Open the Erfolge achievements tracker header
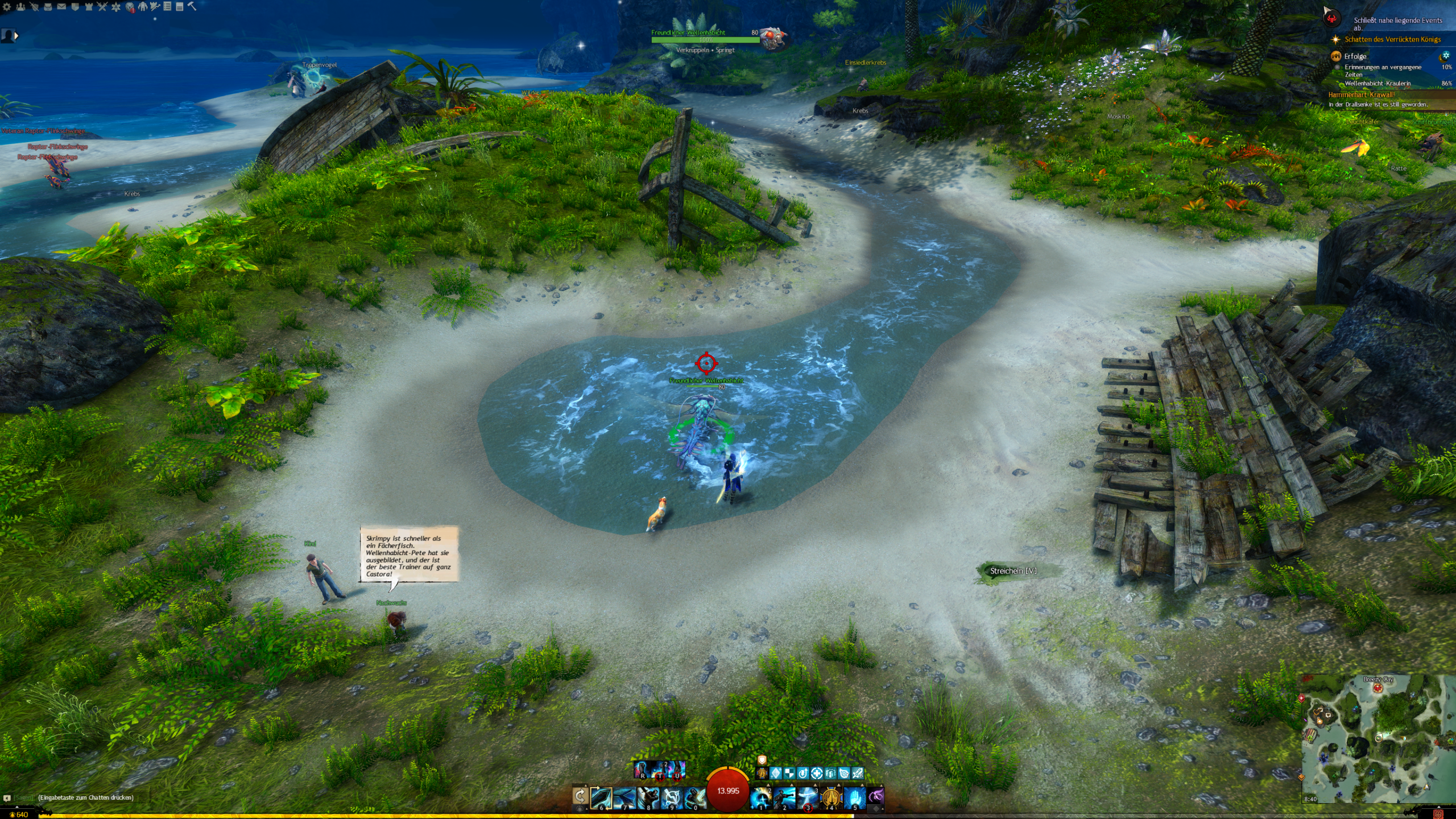Viewport: 1456px width, 819px height. click(1355, 56)
